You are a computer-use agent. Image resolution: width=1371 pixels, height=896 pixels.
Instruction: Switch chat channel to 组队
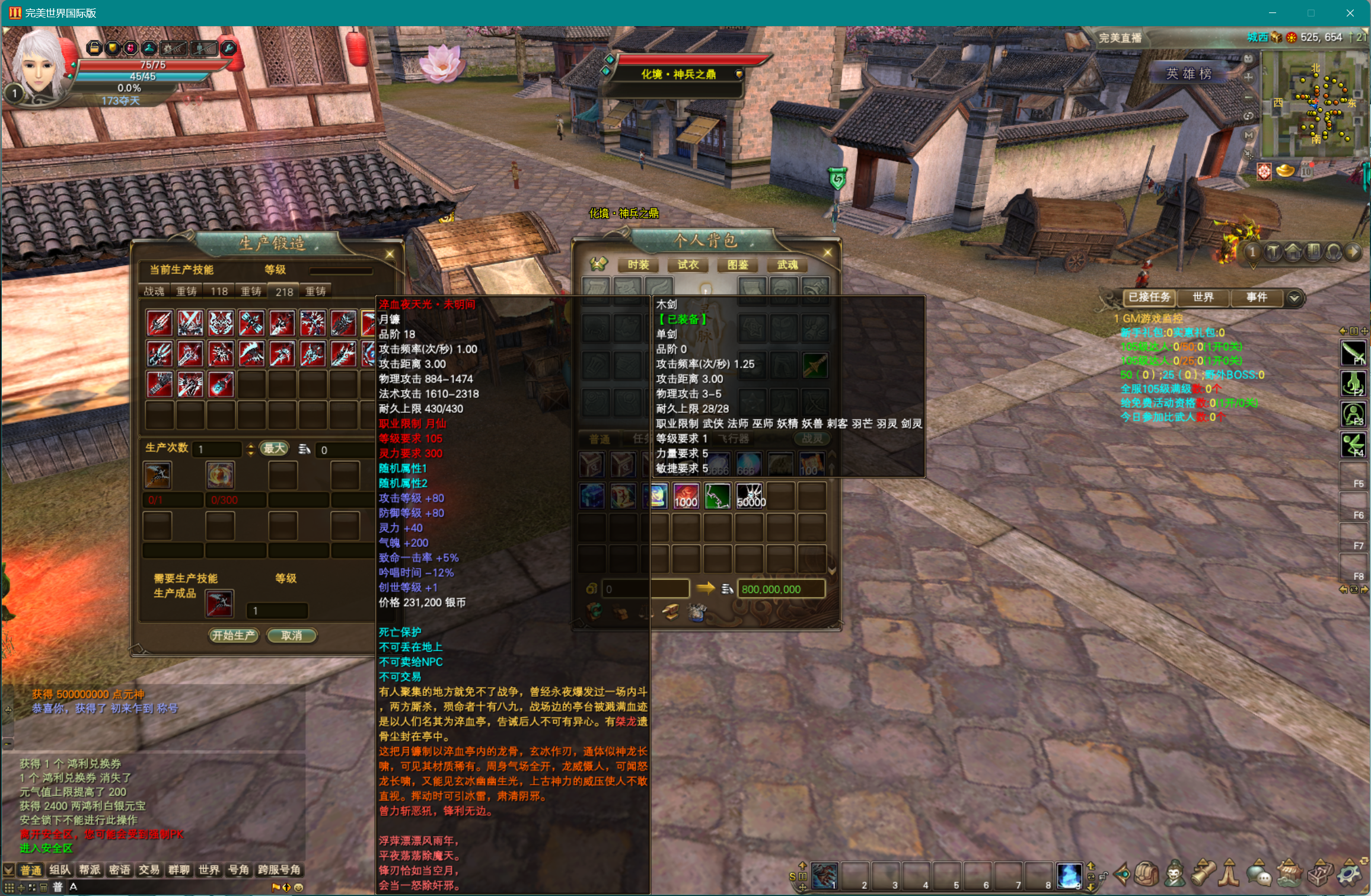(x=60, y=870)
